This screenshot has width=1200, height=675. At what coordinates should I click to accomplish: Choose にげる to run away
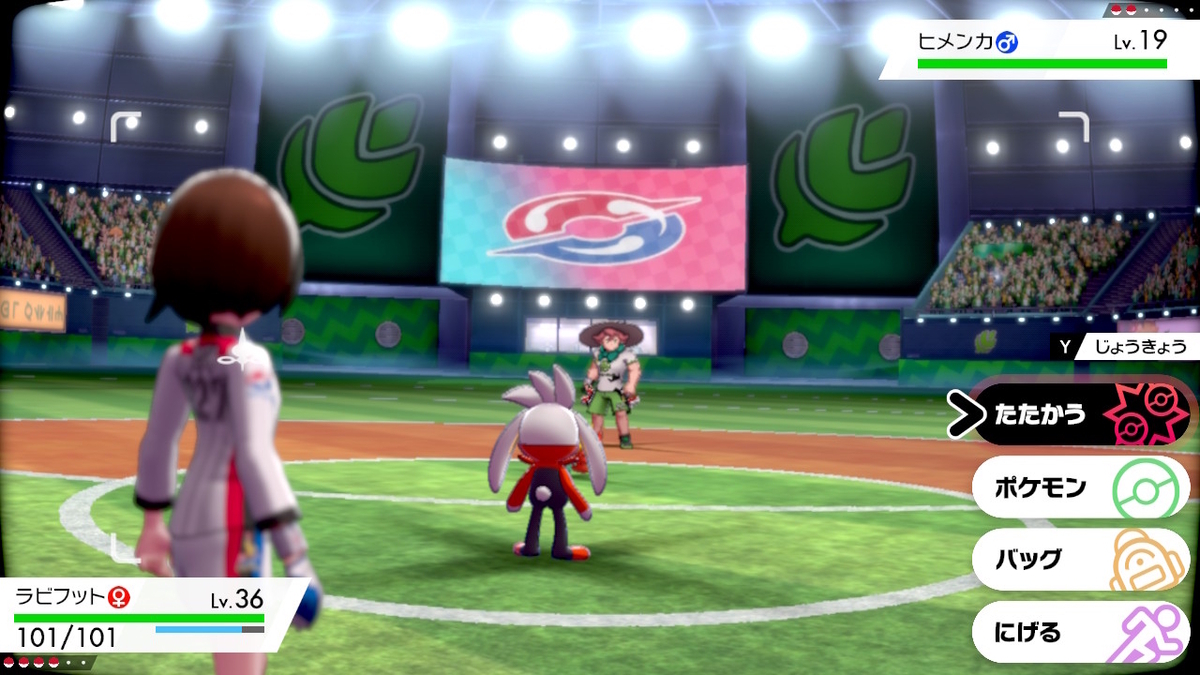point(1080,632)
